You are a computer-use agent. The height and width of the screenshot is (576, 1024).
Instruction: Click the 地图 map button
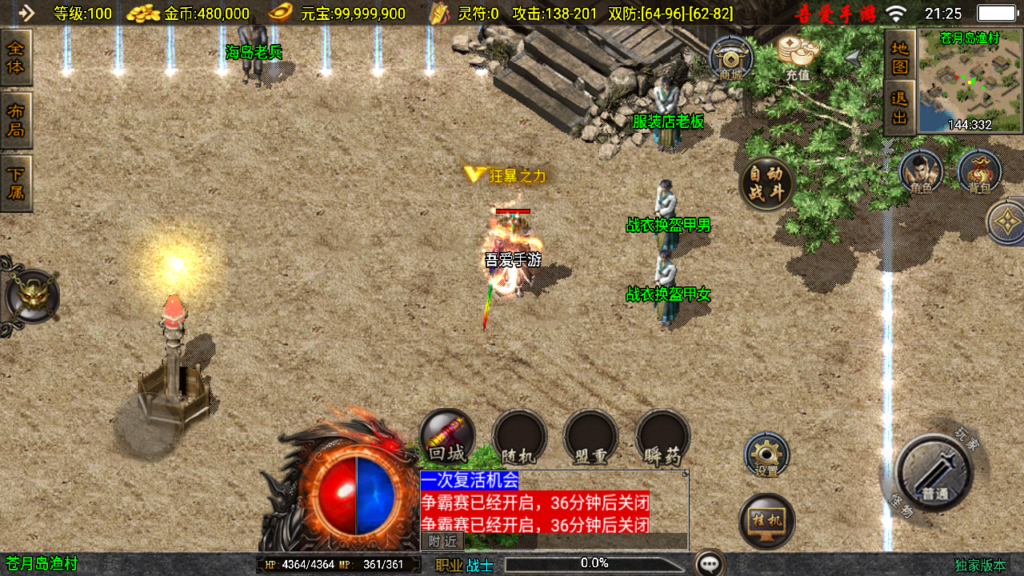pos(900,57)
